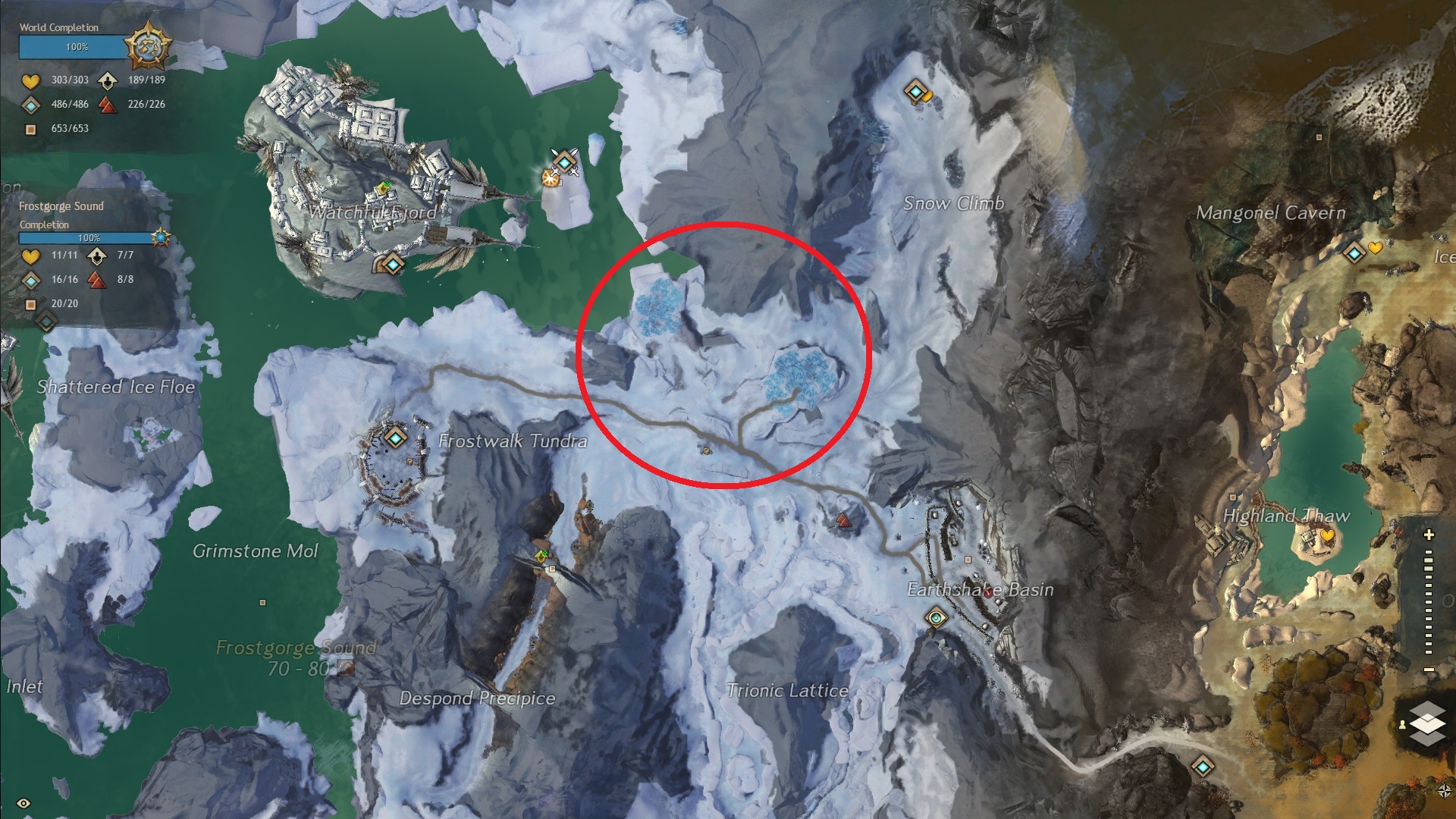This screenshot has width=1456, height=819.
Task: Select the Mangonel Cavern renown heart
Action: (1376, 247)
